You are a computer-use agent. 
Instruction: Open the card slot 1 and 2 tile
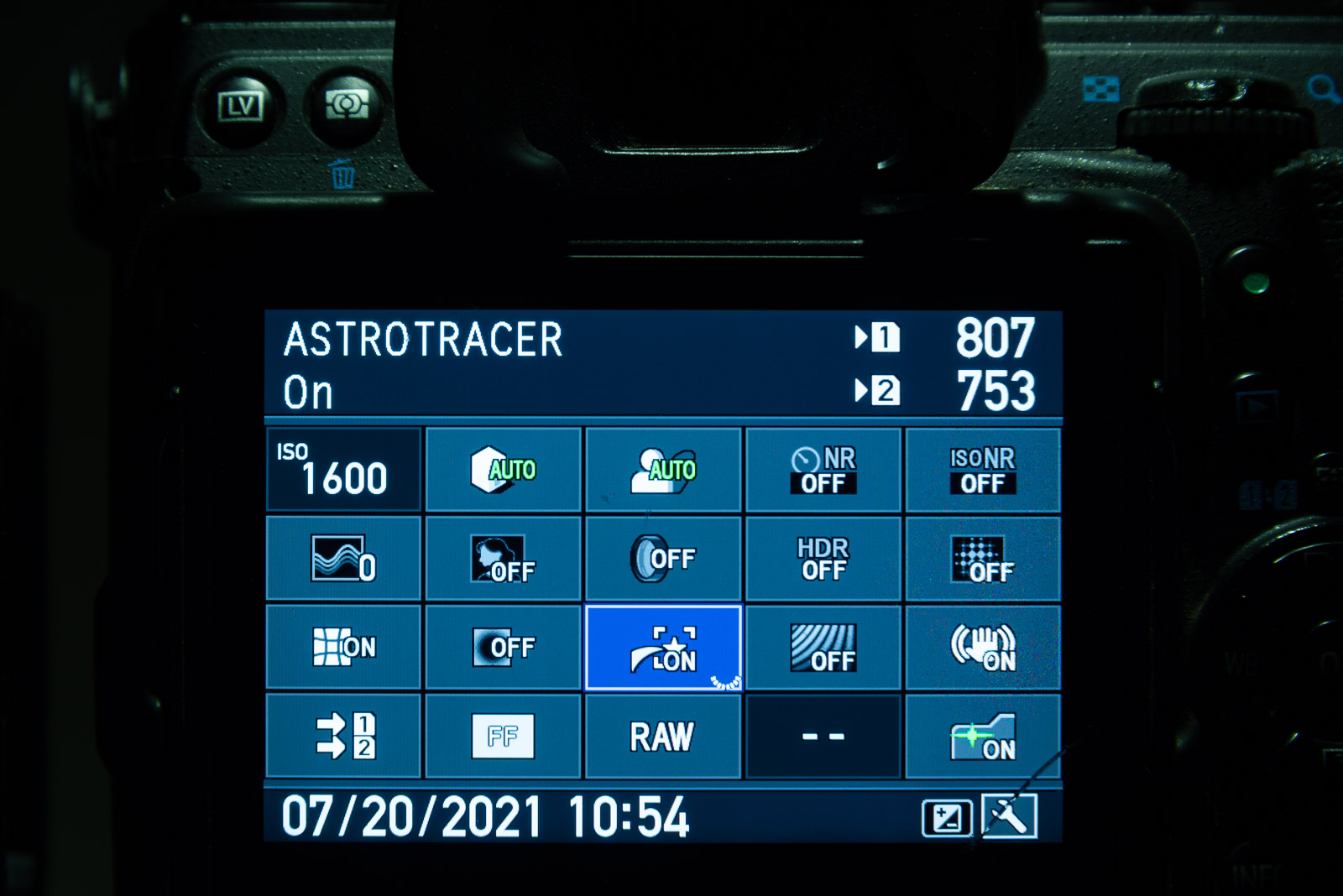point(343,736)
